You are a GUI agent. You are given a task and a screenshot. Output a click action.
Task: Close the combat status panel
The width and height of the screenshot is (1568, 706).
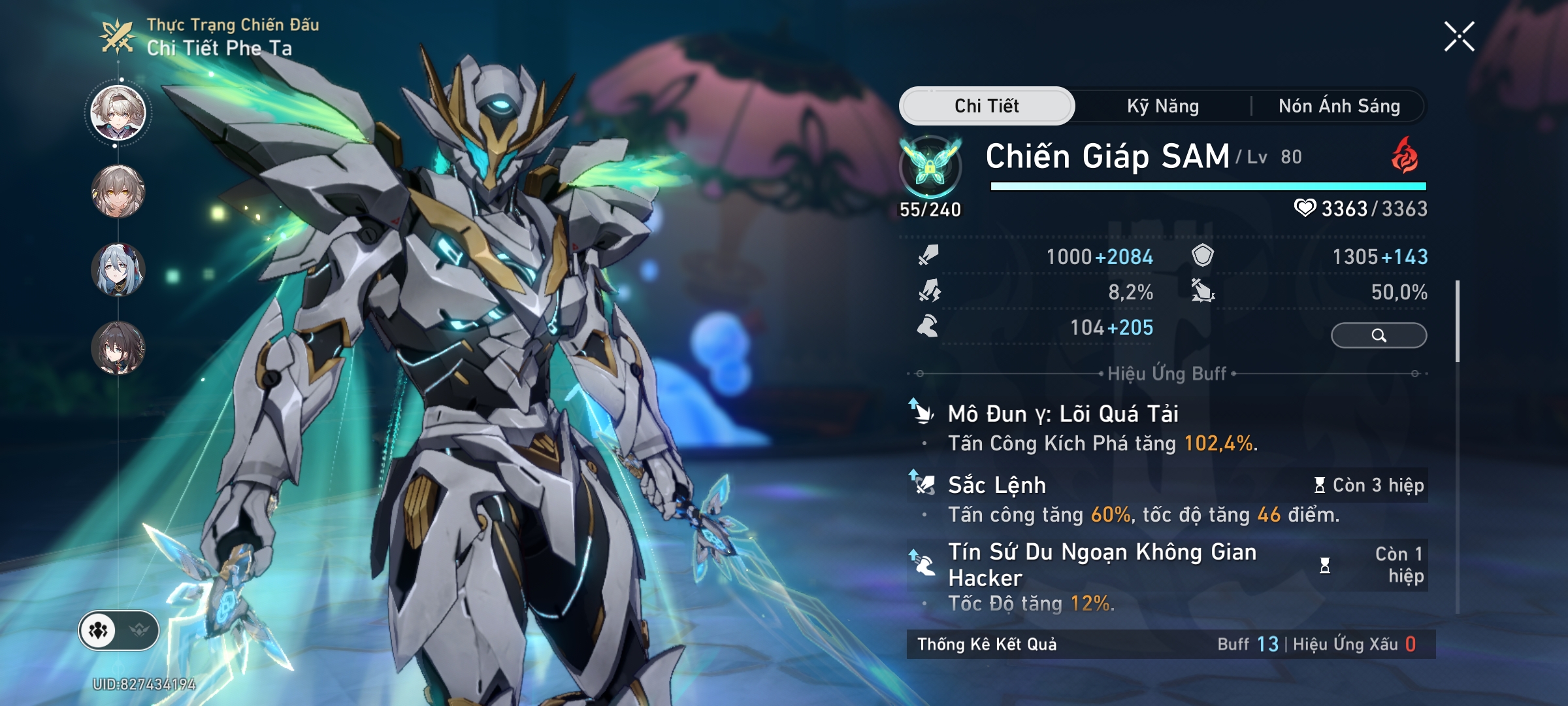[x=1459, y=36]
